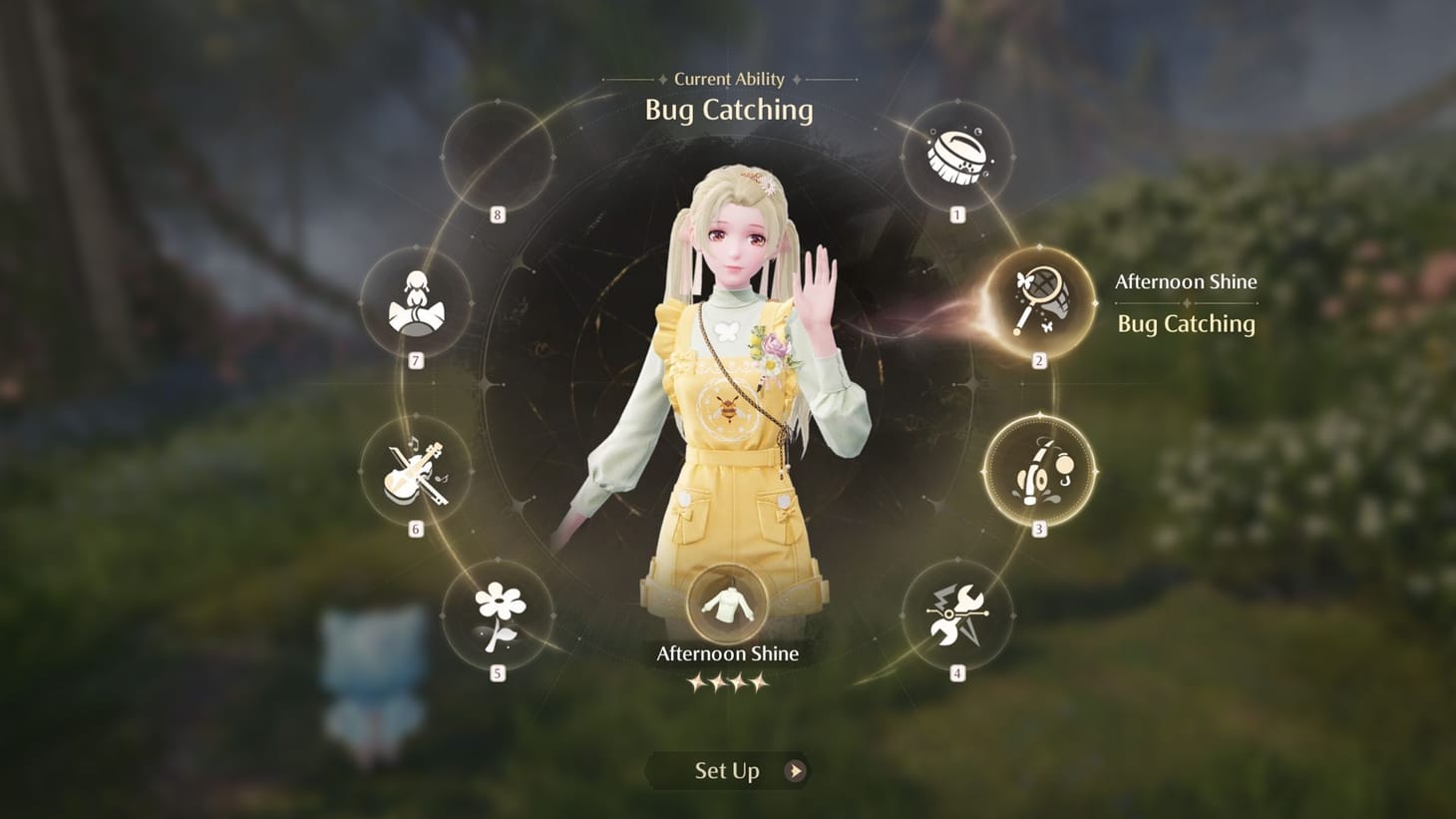Select the flower picking ability icon
This screenshot has width=1456, height=819.
499,615
